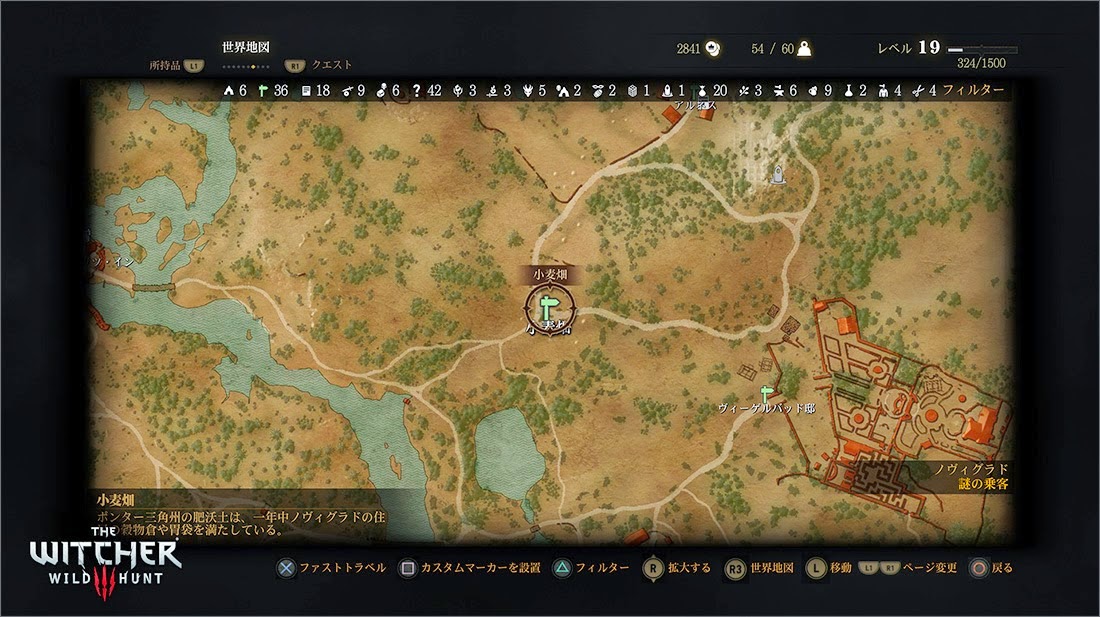Select the 謎の乗客 tracked quest label
1100x617 pixels.
[x=981, y=484]
